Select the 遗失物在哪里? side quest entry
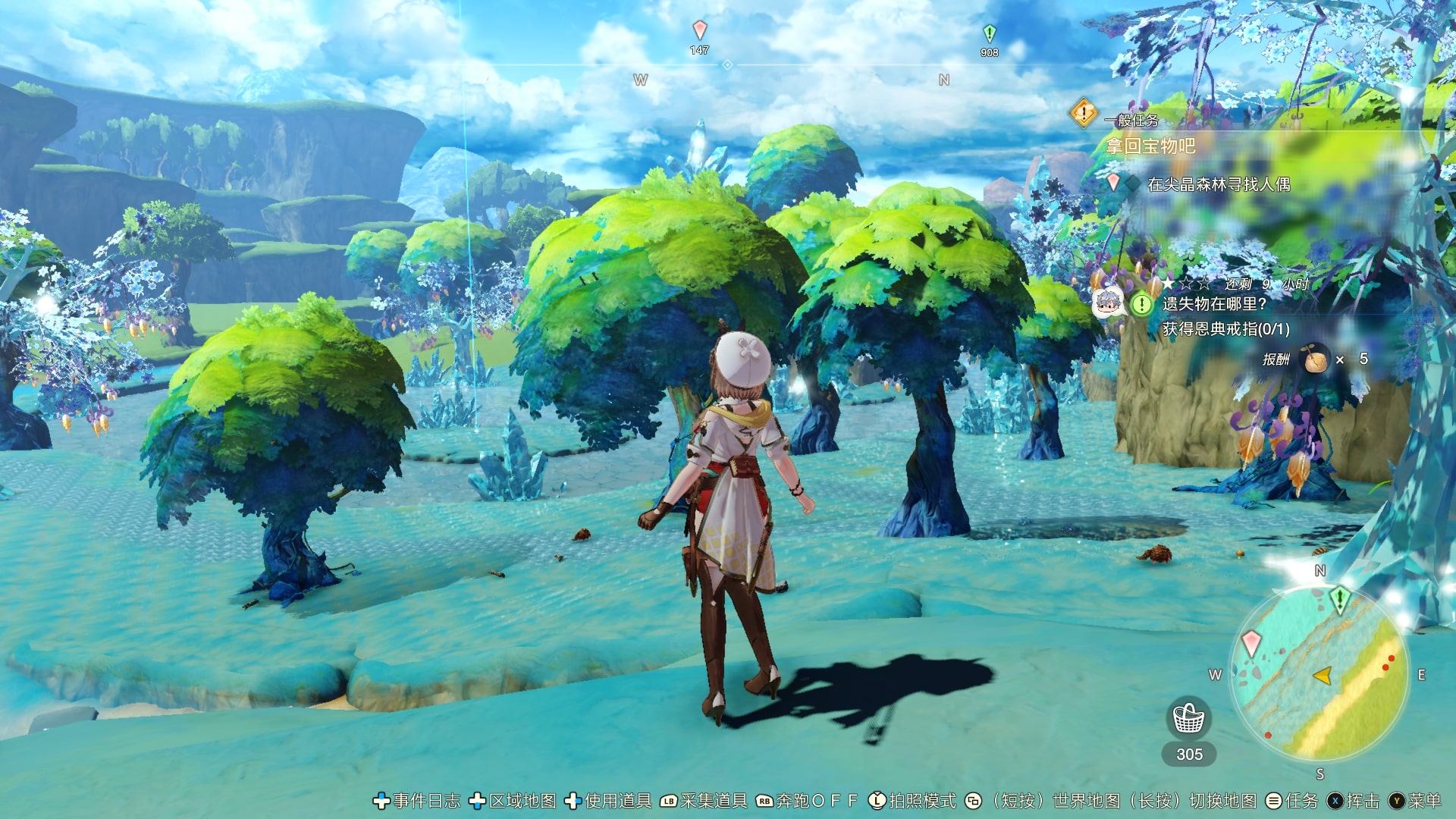Viewport: 1456px width, 819px height. (x=1214, y=304)
